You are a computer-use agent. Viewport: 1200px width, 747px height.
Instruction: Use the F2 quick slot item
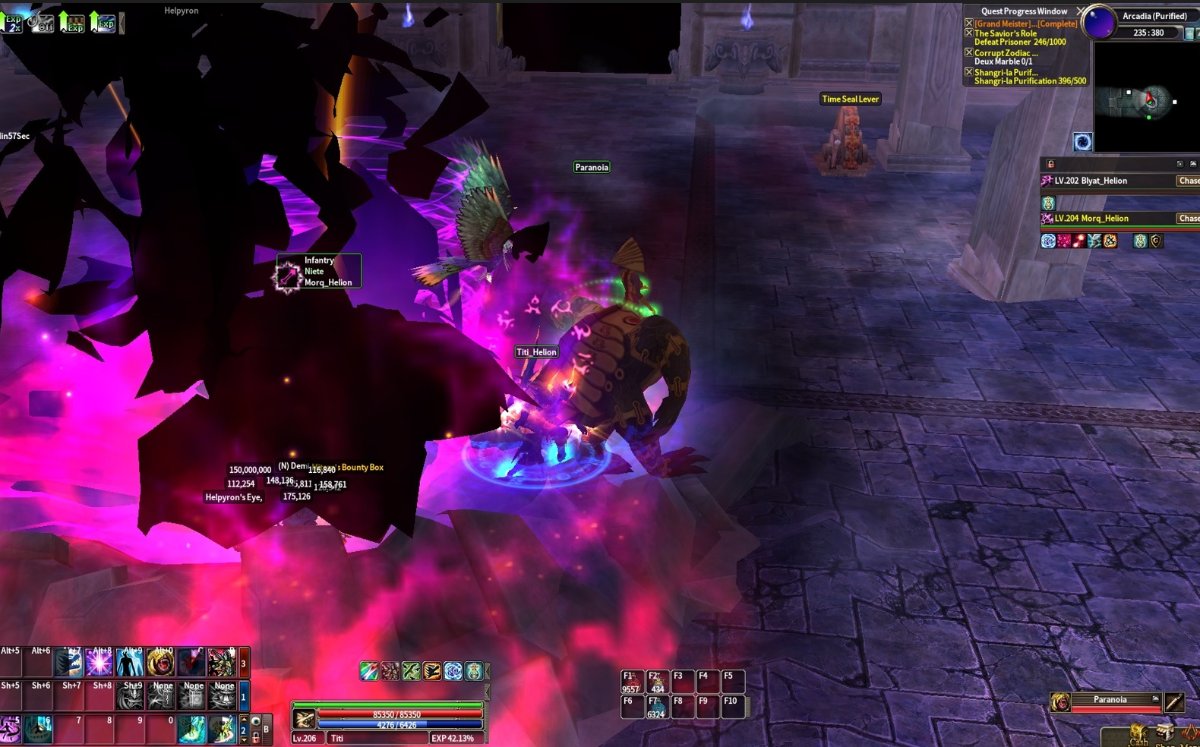point(657,682)
